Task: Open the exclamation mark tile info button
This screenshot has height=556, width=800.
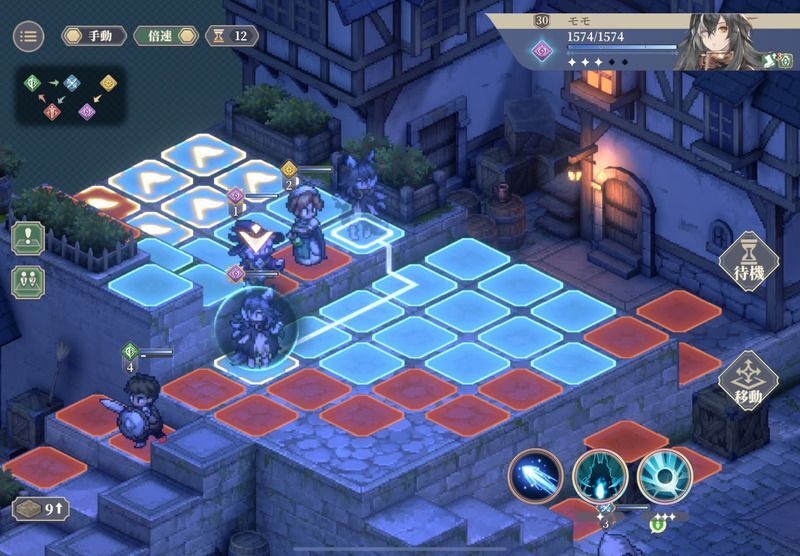Action: (27, 237)
